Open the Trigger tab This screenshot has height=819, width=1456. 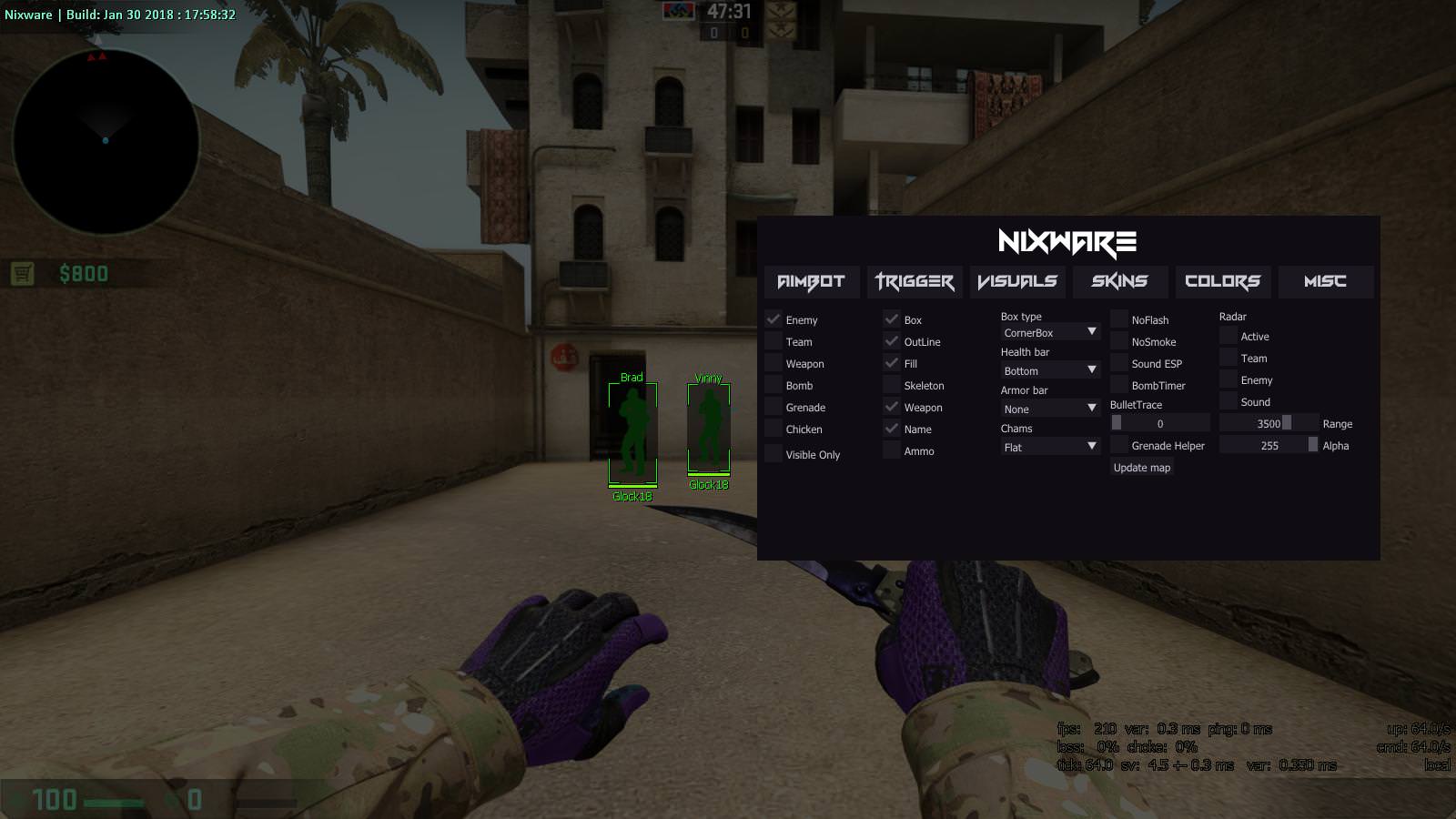coord(914,282)
